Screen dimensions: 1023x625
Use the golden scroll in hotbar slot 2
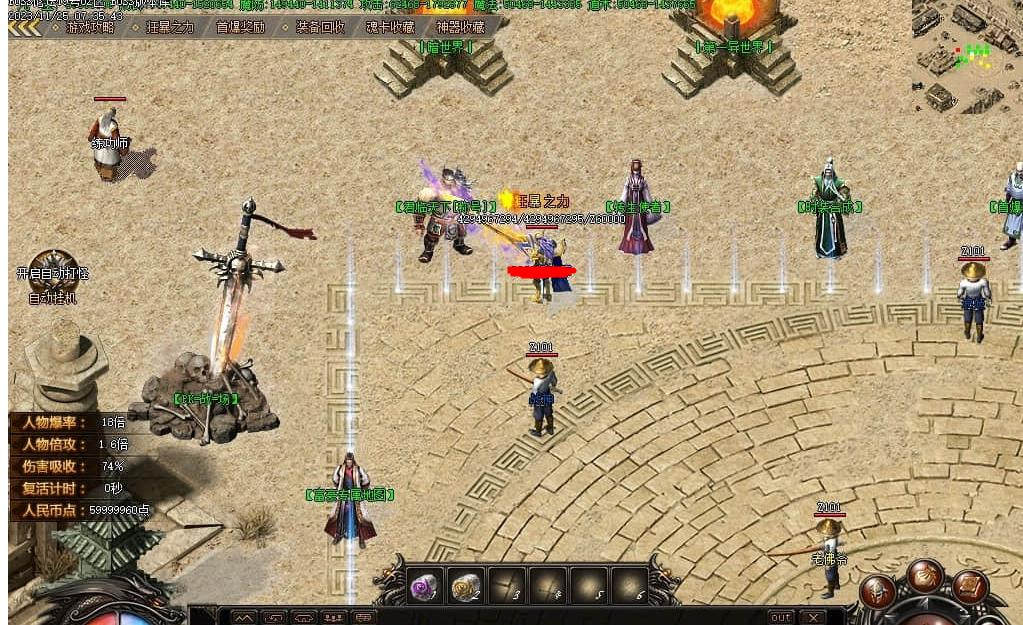pyautogui.click(x=465, y=587)
